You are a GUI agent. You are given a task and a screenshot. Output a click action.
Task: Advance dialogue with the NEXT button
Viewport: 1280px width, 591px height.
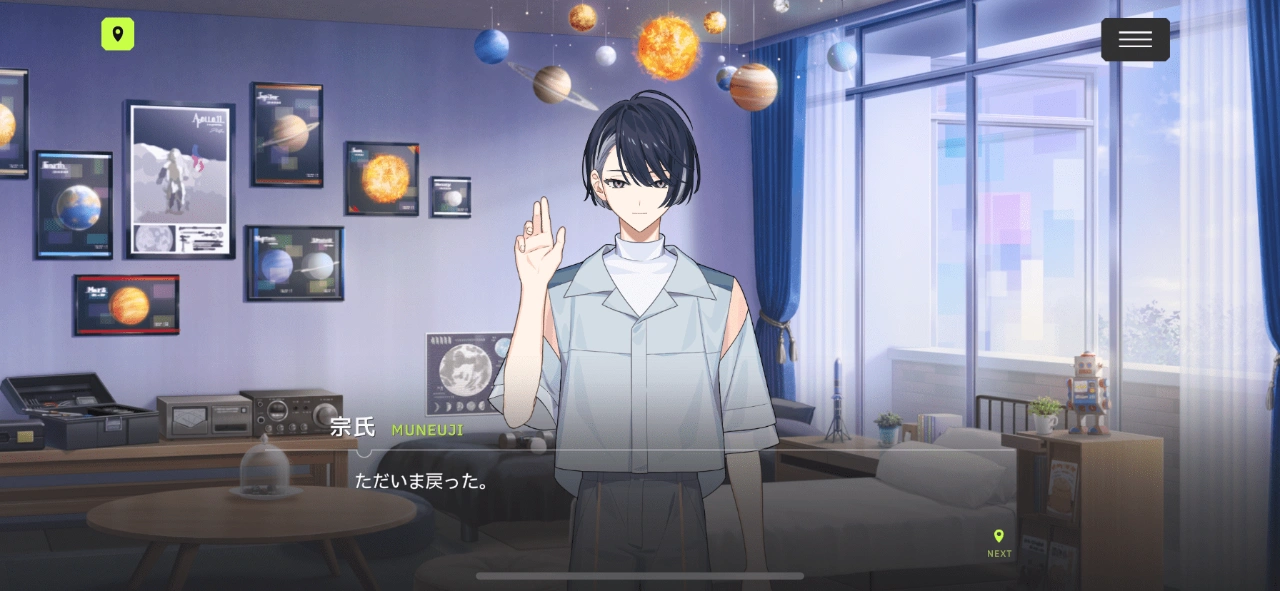pyautogui.click(x=999, y=543)
